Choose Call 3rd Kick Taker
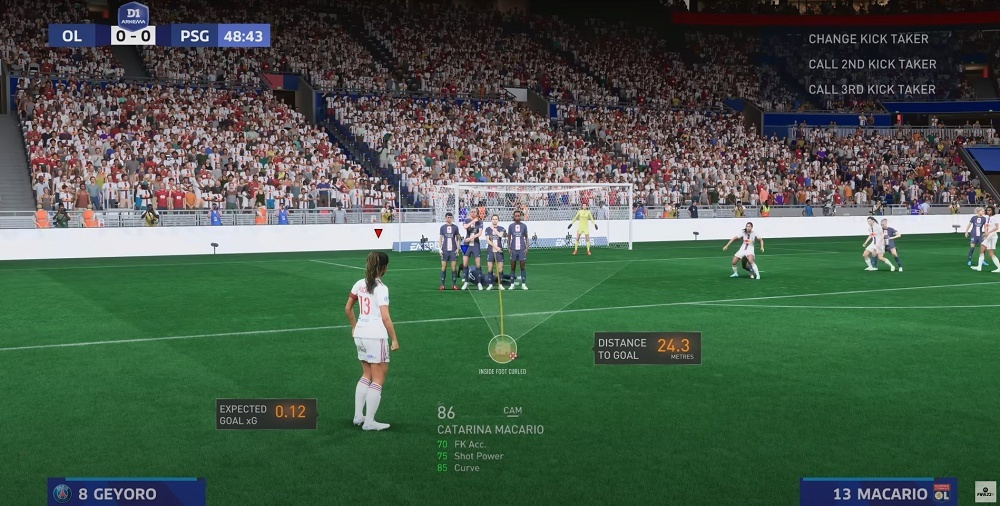The image size is (1000, 506). pyautogui.click(x=872, y=89)
